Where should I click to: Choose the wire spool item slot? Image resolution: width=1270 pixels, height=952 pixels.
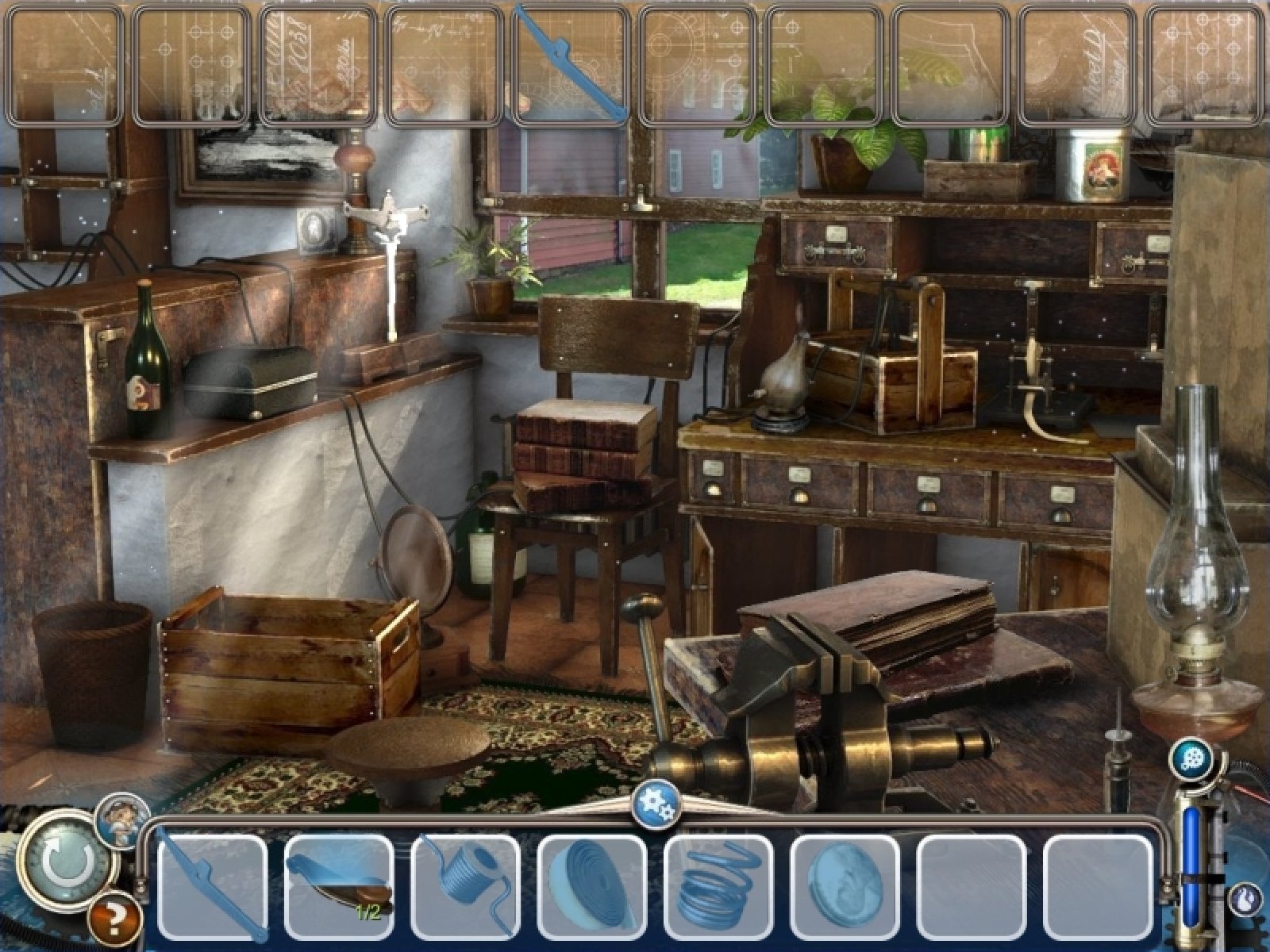click(466, 887)
